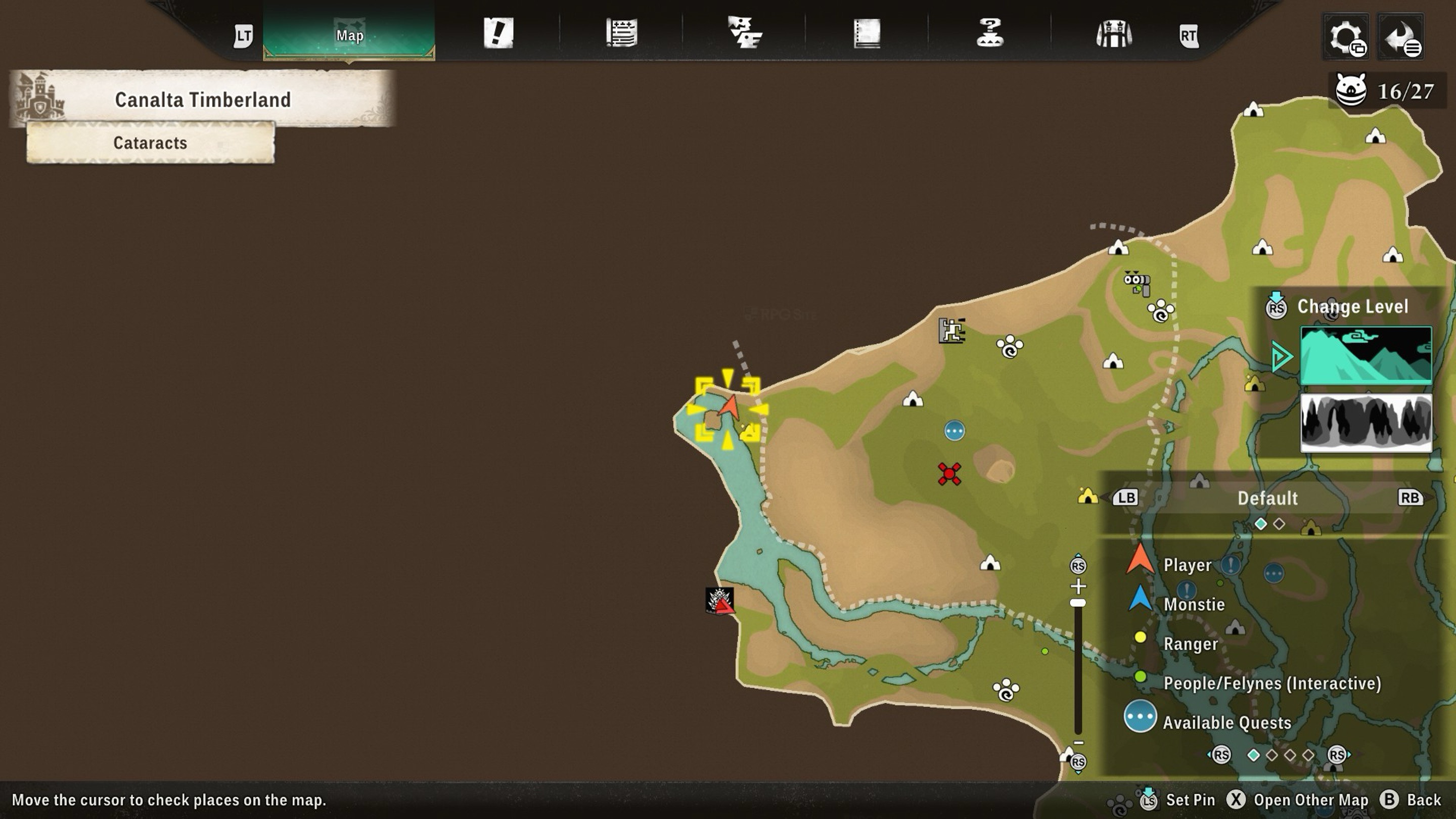Click the Default map filter label
This screenshot has width=1456, height=819.
[x=1267, y=498]
